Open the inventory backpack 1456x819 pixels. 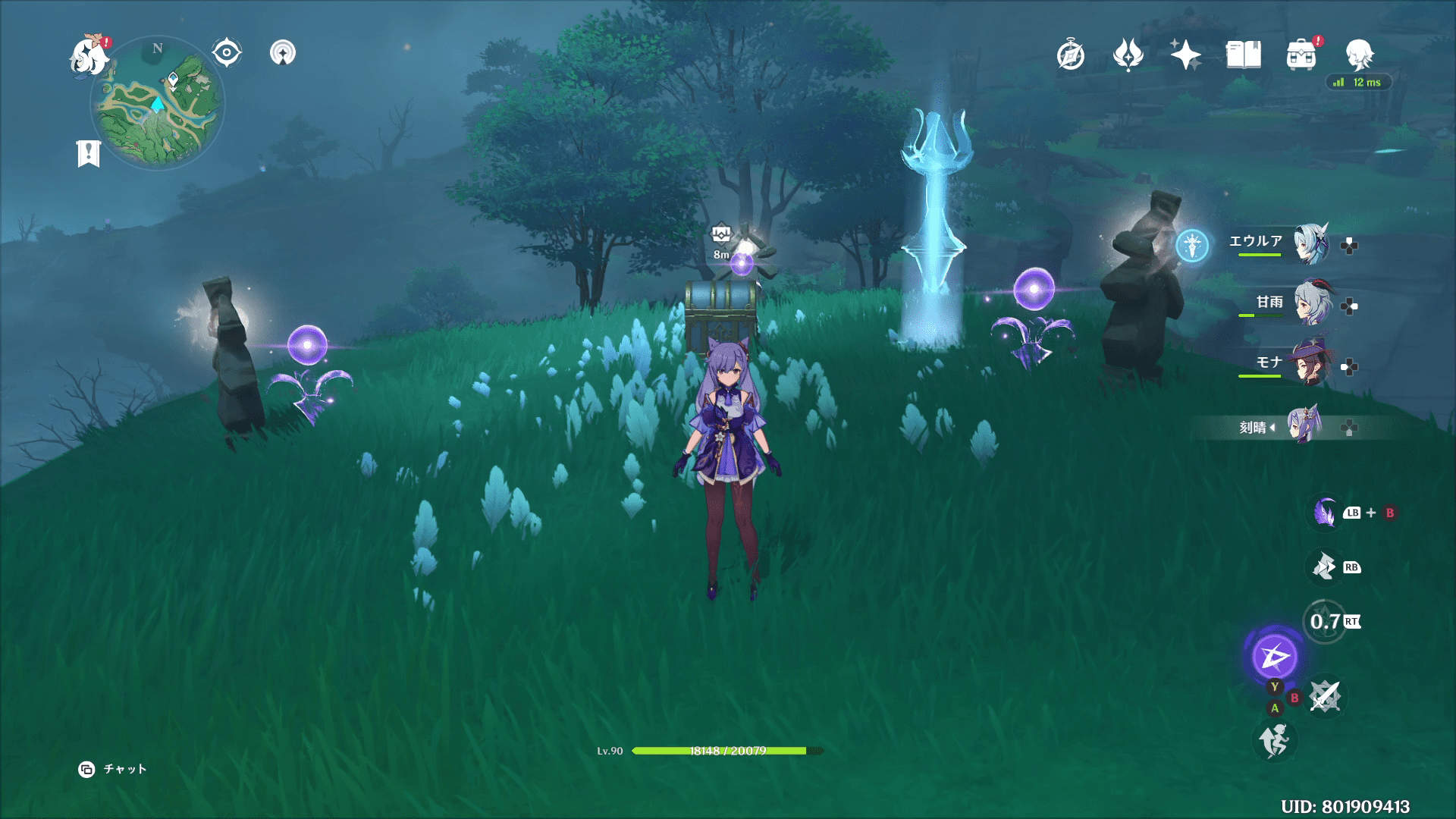click(1301, 55)
